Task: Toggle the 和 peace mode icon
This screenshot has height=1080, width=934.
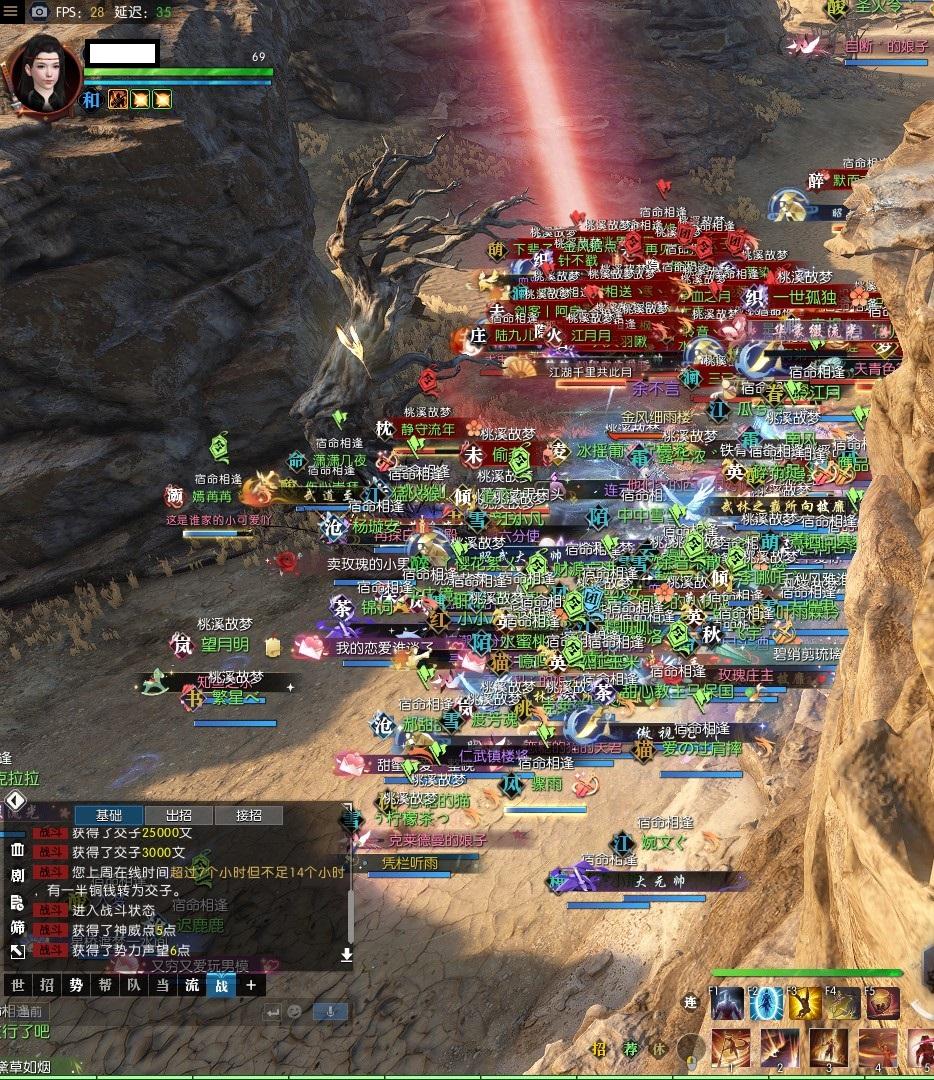Action: [x=92, y=99]
